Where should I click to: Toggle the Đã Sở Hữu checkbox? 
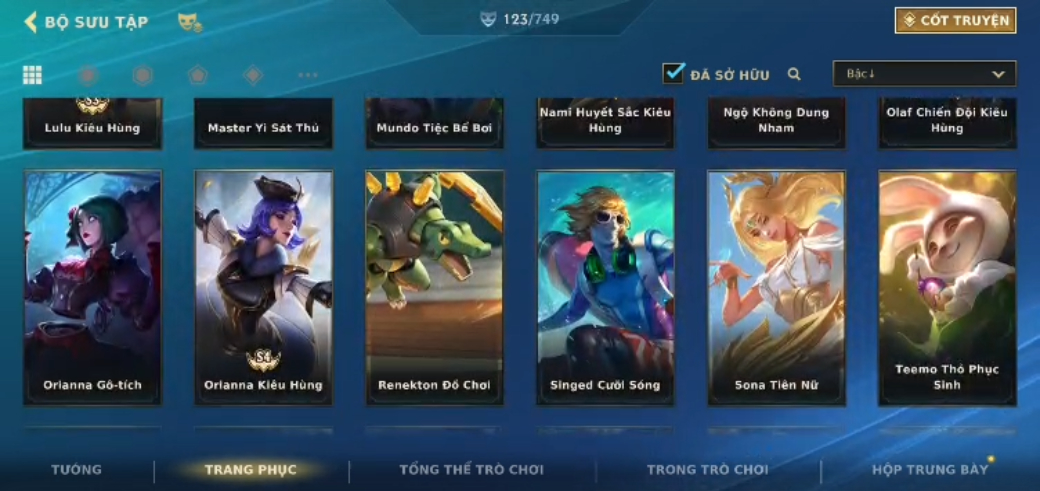673,73
